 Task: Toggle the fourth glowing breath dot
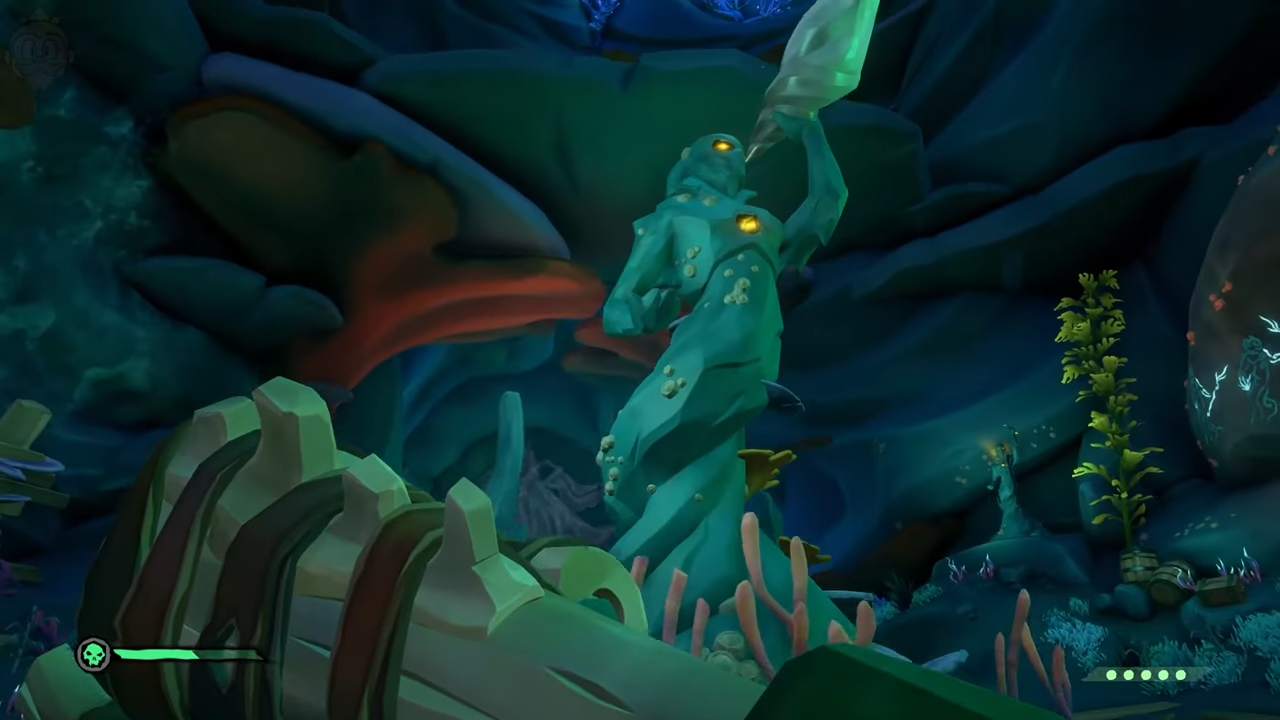[1163, 675]
